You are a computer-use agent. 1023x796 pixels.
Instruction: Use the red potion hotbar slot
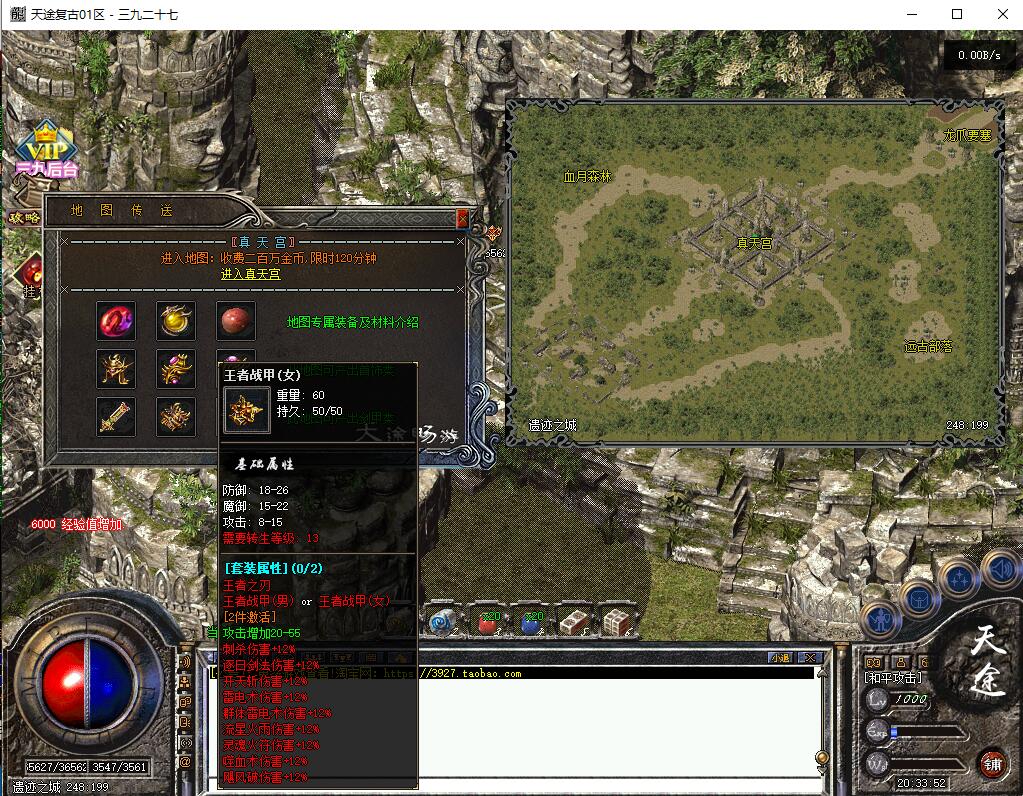click(x=490, y=623)
